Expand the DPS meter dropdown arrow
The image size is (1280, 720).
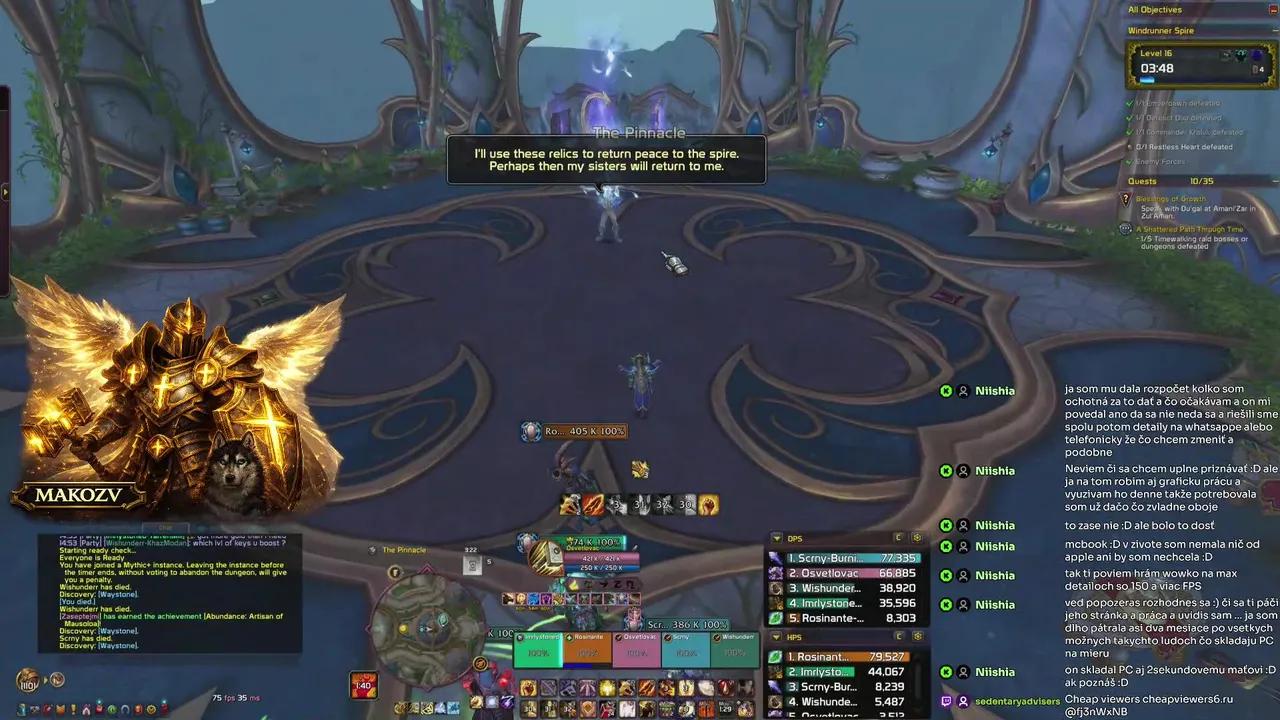(775, 537)
